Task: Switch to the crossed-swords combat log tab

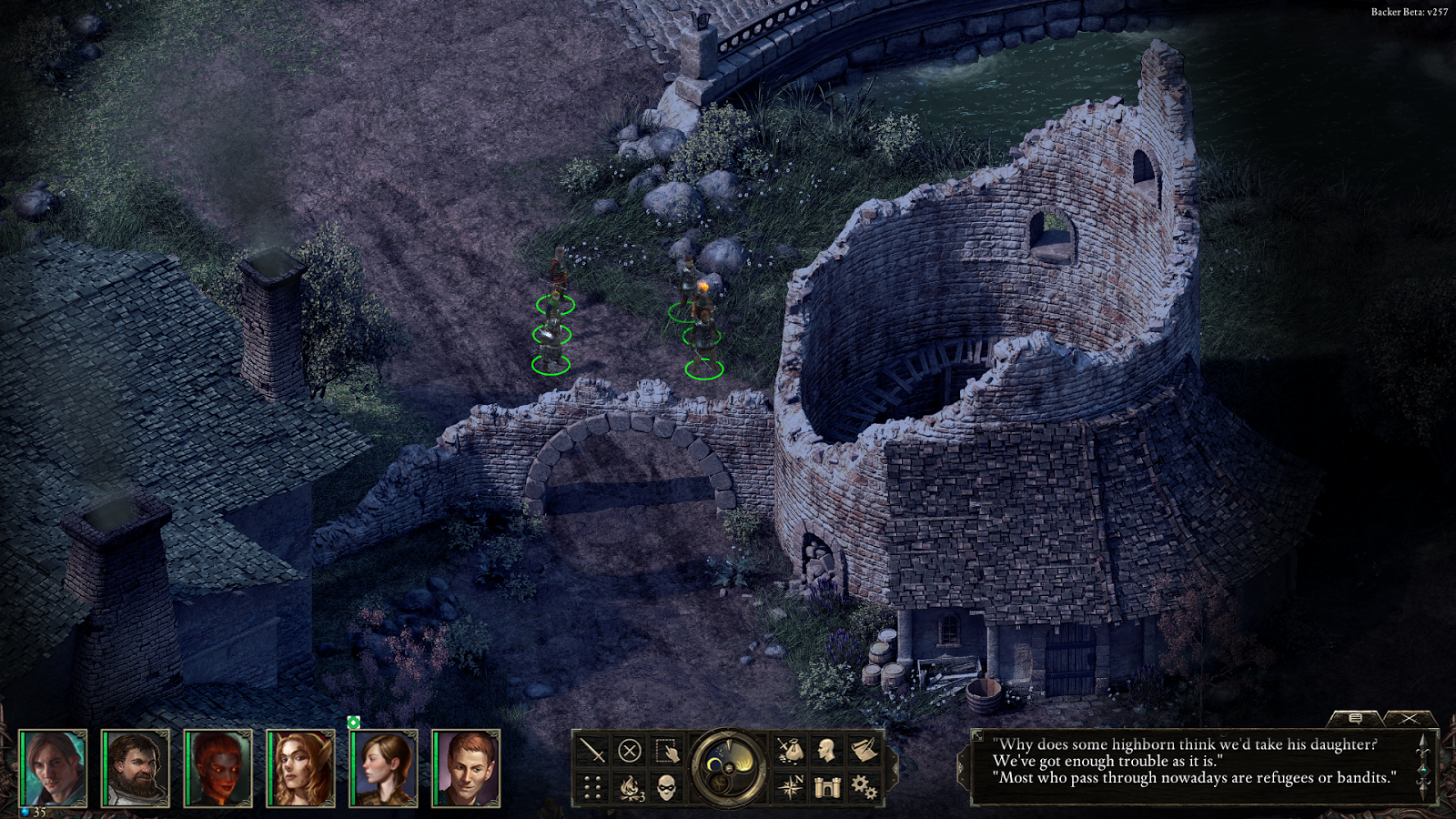Action: tap(1409, 719)
